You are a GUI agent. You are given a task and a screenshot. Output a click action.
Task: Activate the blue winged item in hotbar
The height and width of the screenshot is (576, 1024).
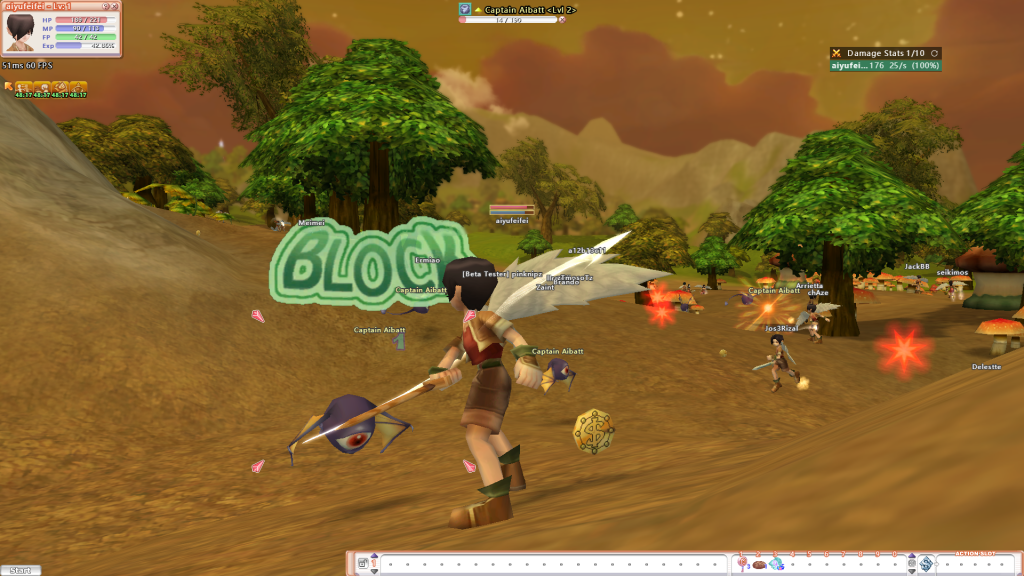click(x=777, y=564)
